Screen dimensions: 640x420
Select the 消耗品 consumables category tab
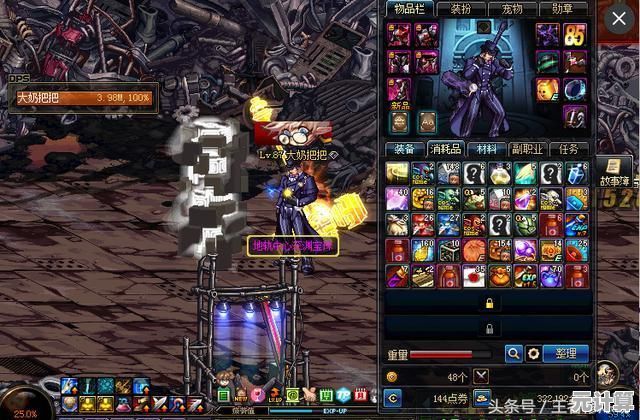pyautogui.click(x=446, y=149)
